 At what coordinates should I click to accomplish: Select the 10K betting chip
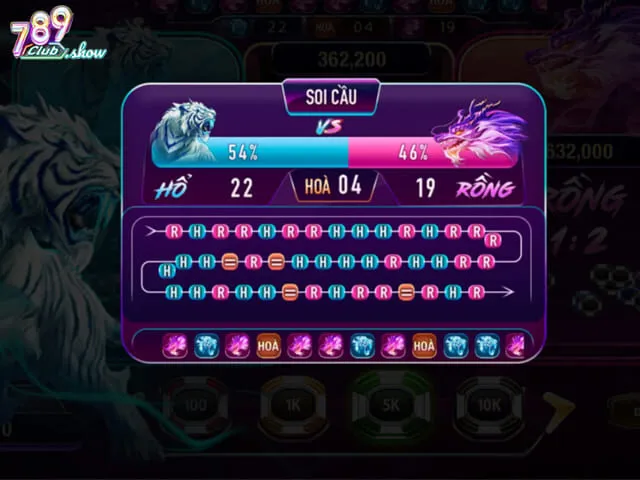[x=489, y=406]
